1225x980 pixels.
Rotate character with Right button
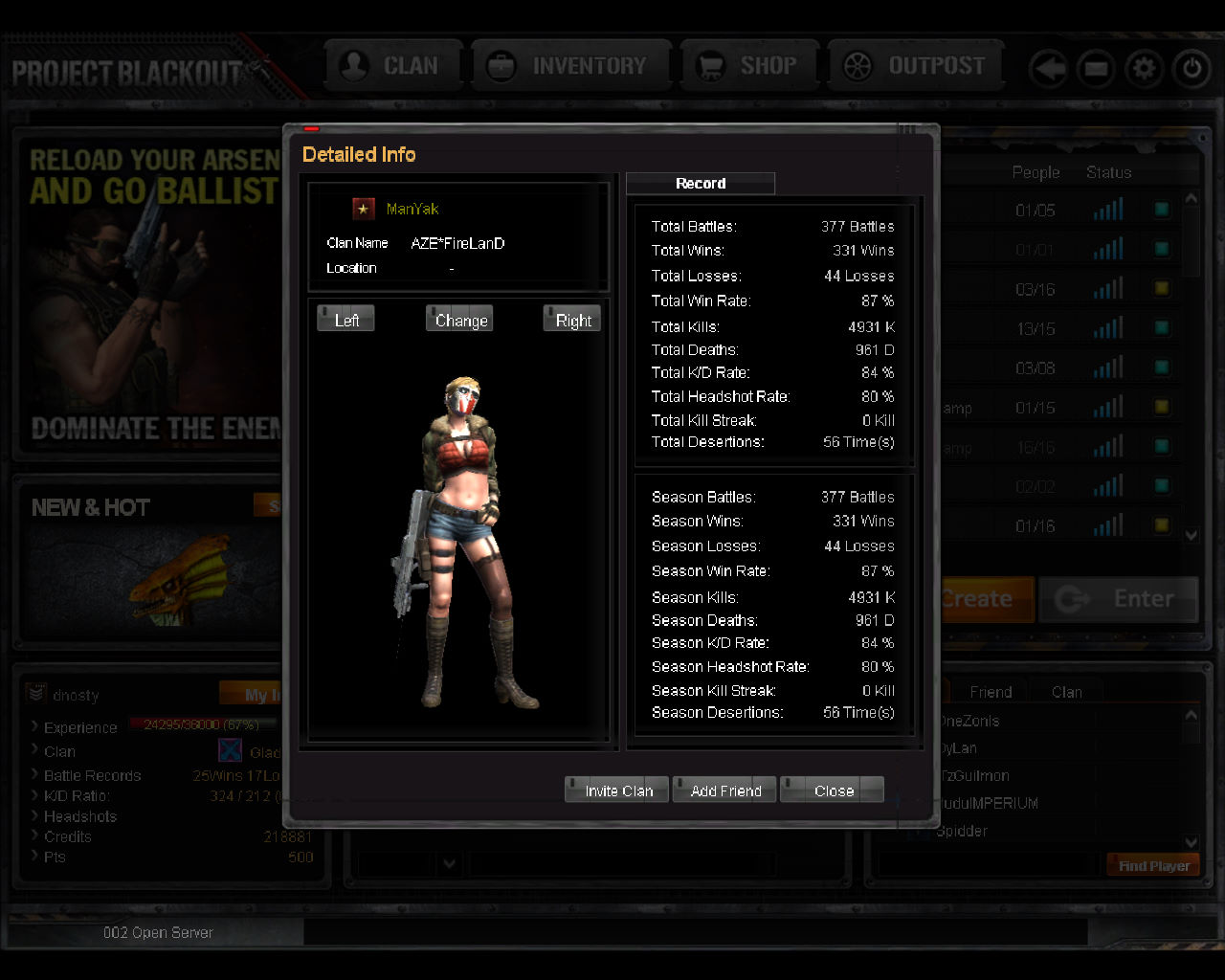tap(572, 320)
